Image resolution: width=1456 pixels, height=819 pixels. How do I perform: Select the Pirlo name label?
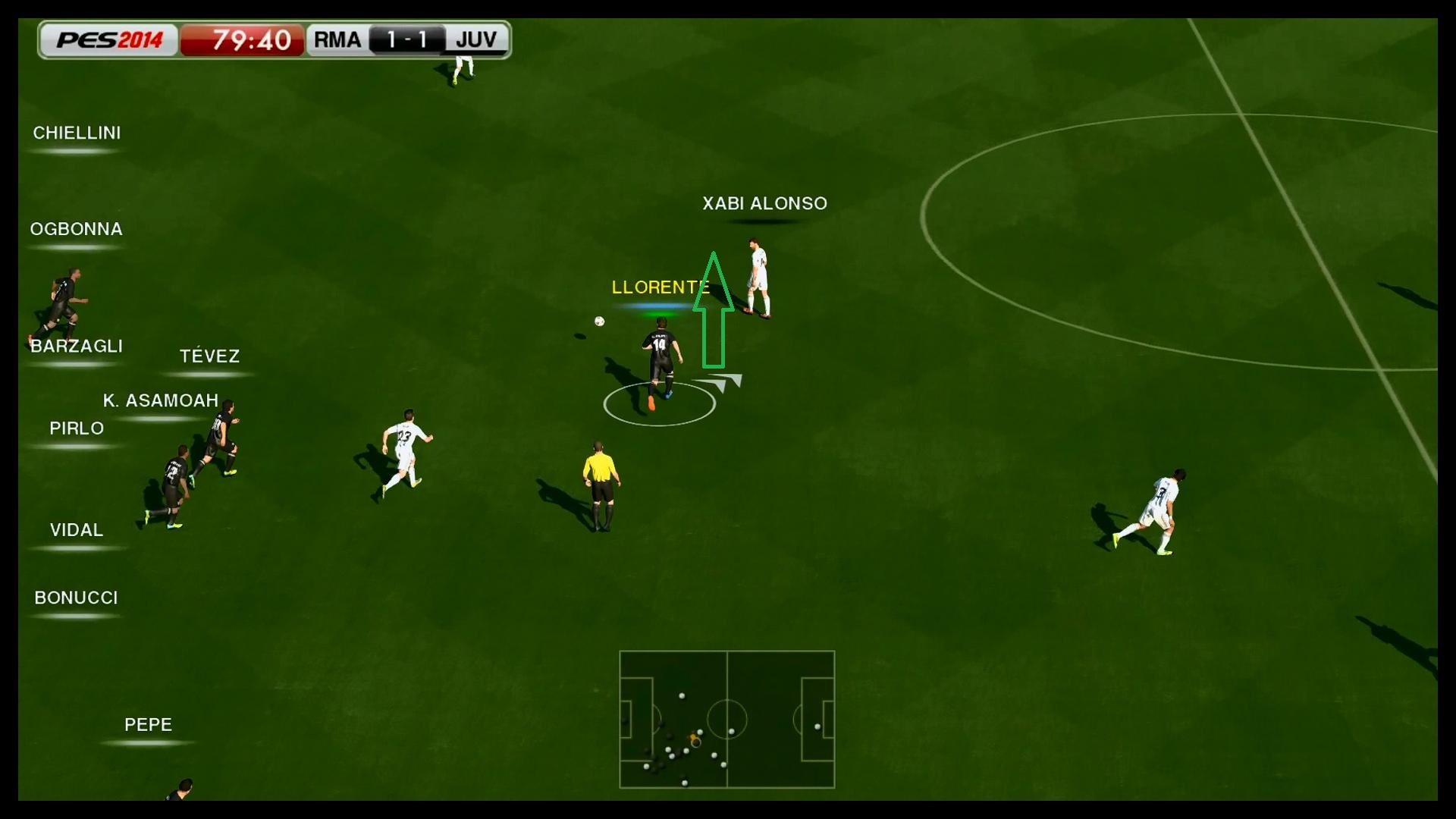77,428
